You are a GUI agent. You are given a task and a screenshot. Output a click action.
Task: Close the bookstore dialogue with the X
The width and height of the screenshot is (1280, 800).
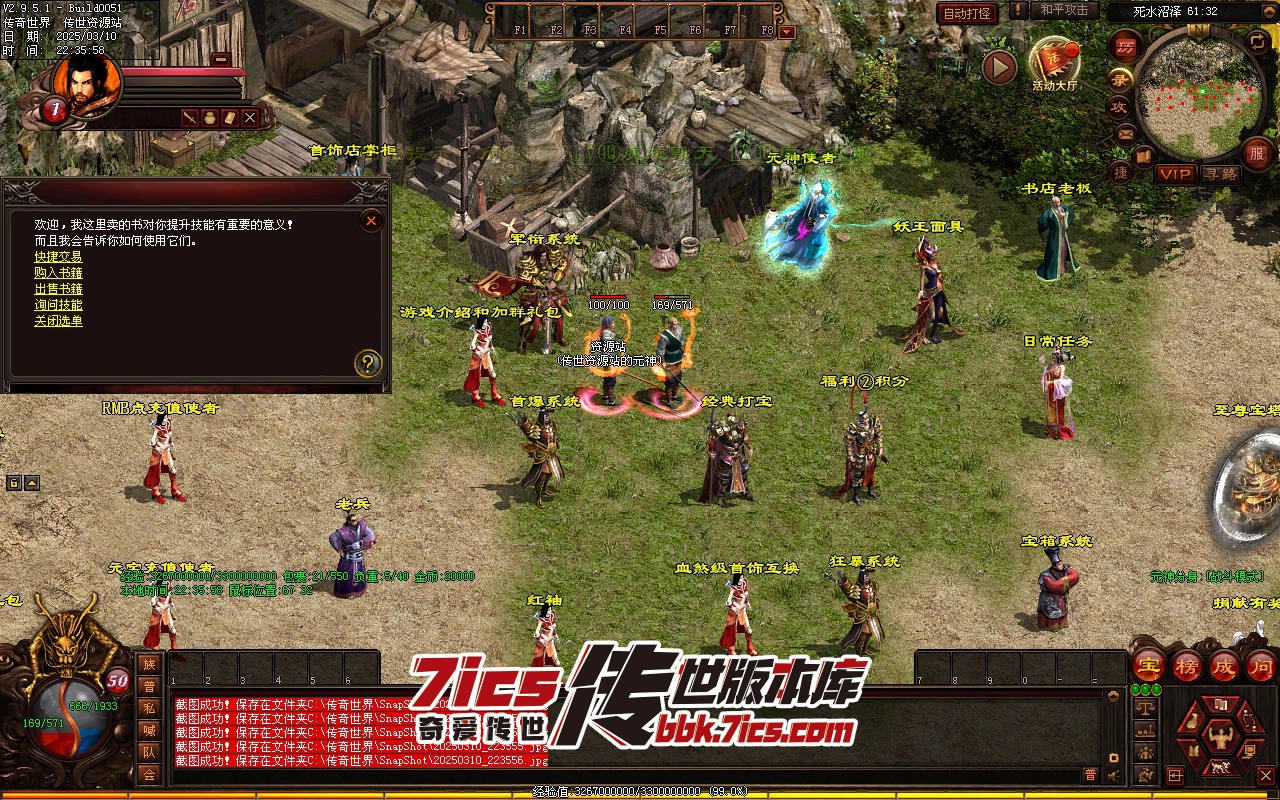371,220
